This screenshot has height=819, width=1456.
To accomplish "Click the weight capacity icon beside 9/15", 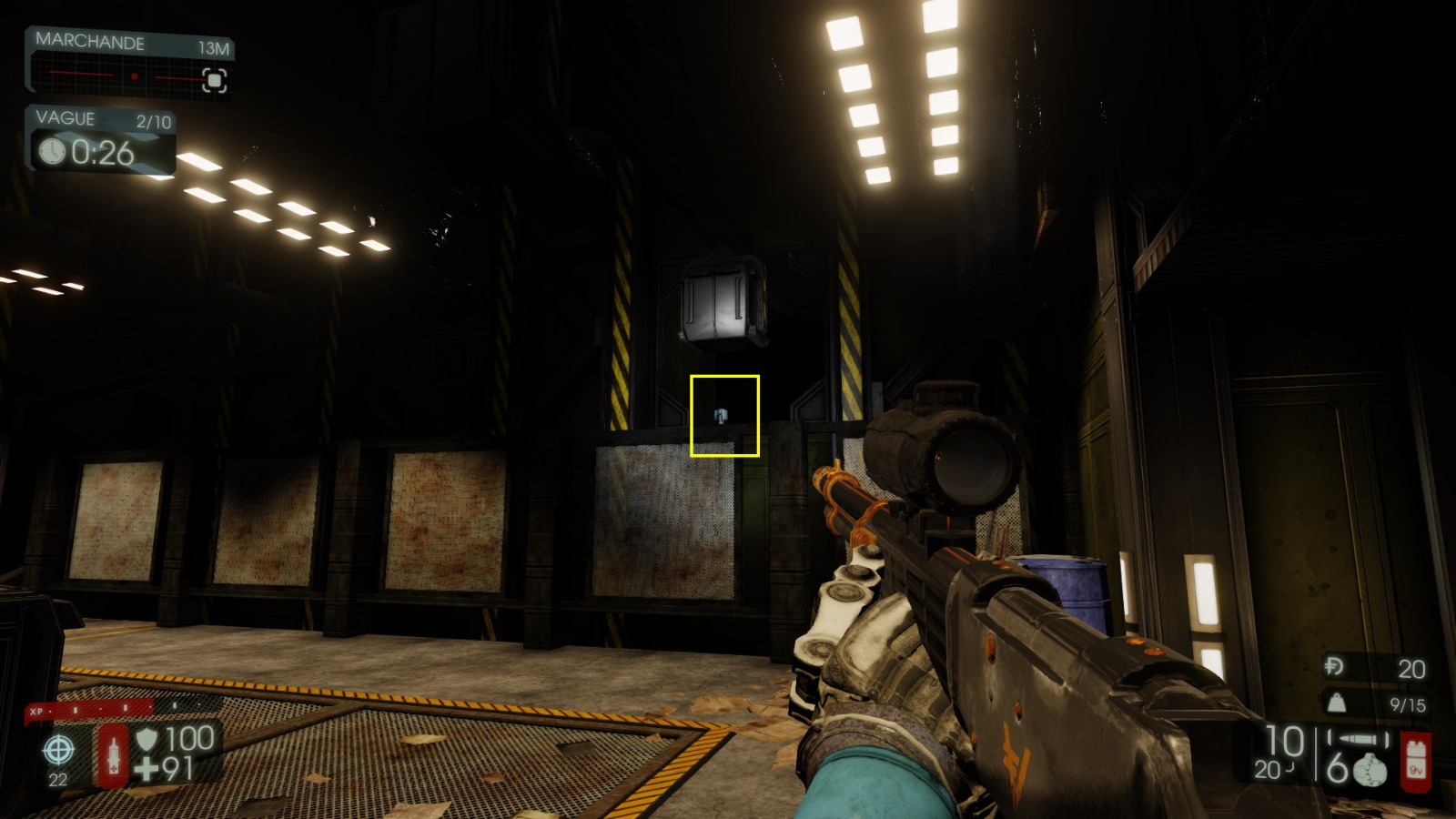I will [x=1337, y=703].
